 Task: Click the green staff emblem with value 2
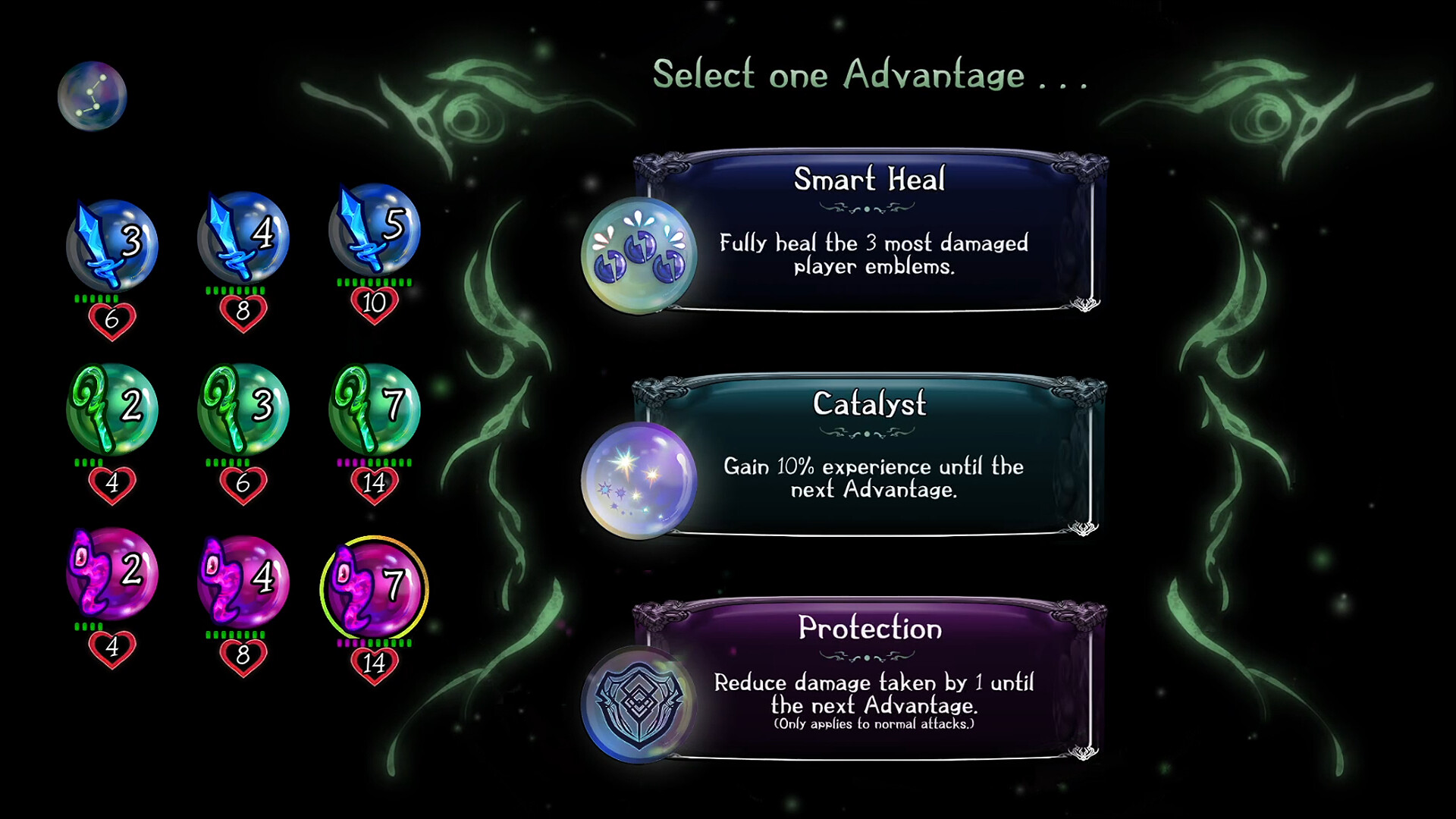coord(112,409)
